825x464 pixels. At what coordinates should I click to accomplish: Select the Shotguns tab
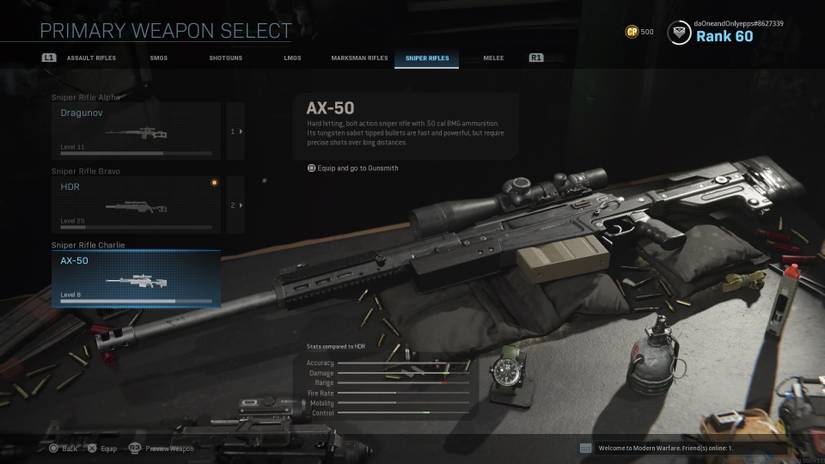click(x=225, y=58)
